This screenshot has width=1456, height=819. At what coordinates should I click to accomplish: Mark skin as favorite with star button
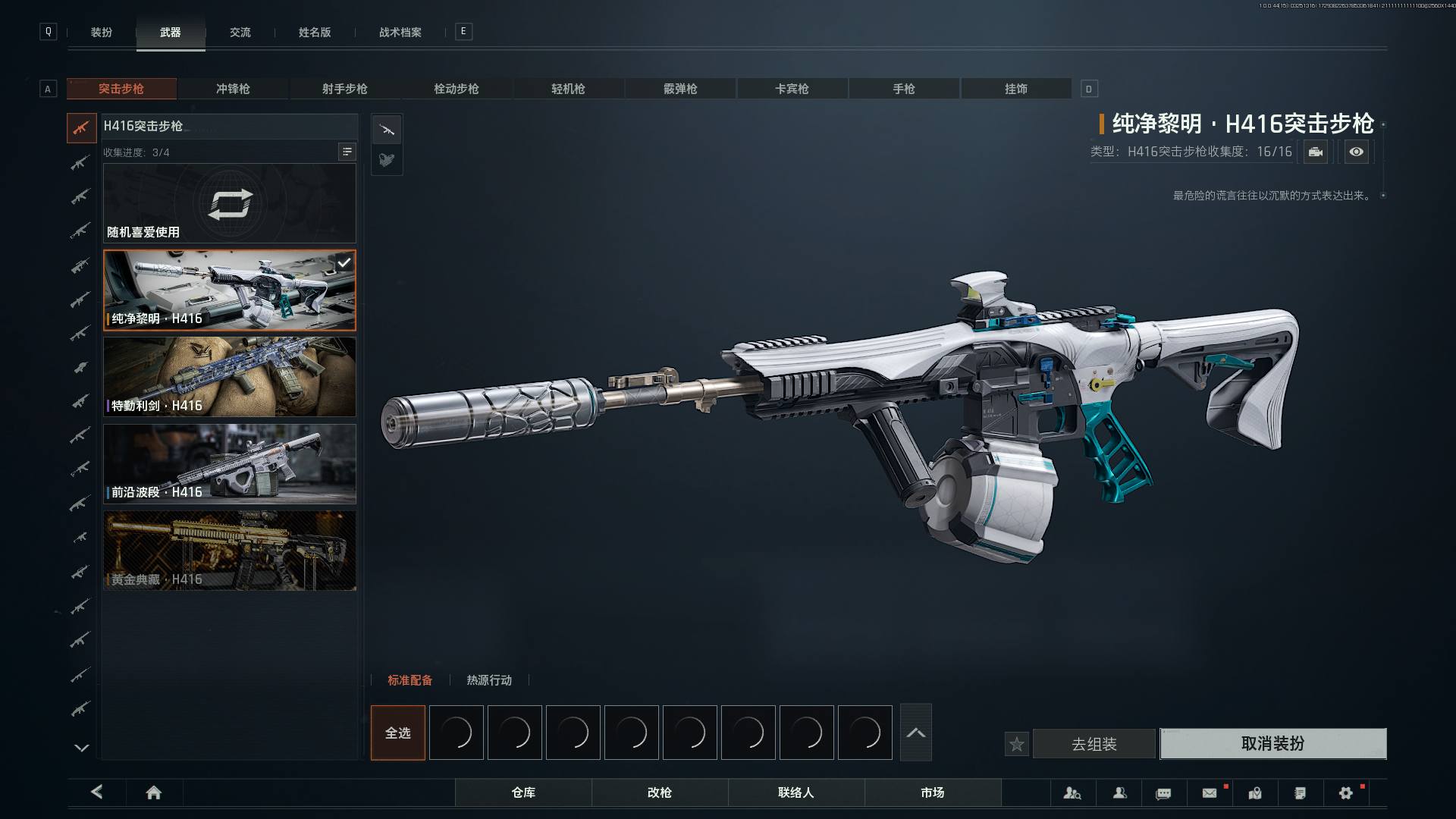click(x=1017, y=745)
